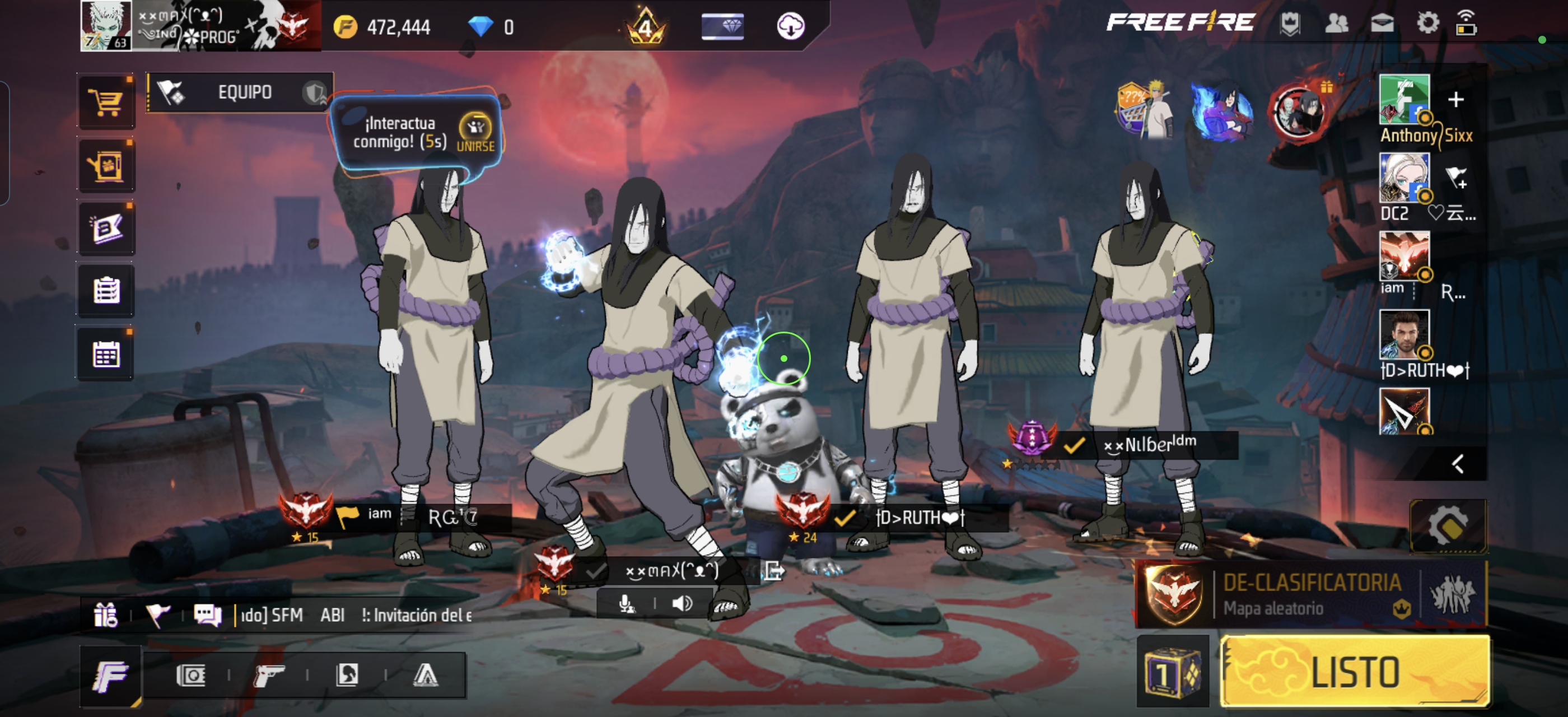The height and width of the screenshot is (717, 1568).
Task: Click the yellow LISTO ready button
Action: [x=1355, y=672]
